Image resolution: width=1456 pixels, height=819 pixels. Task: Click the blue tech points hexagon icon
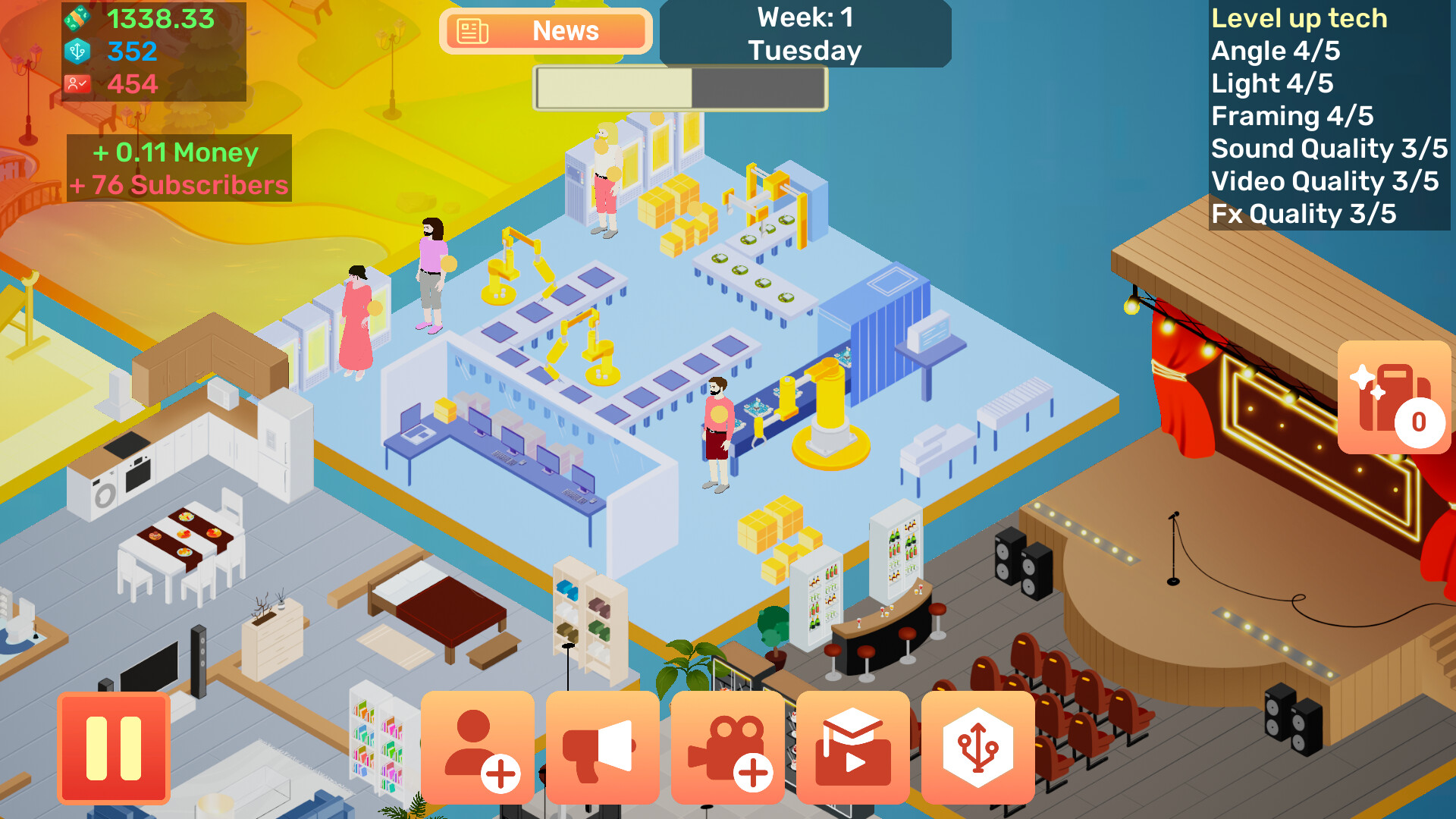click(76, 52)
